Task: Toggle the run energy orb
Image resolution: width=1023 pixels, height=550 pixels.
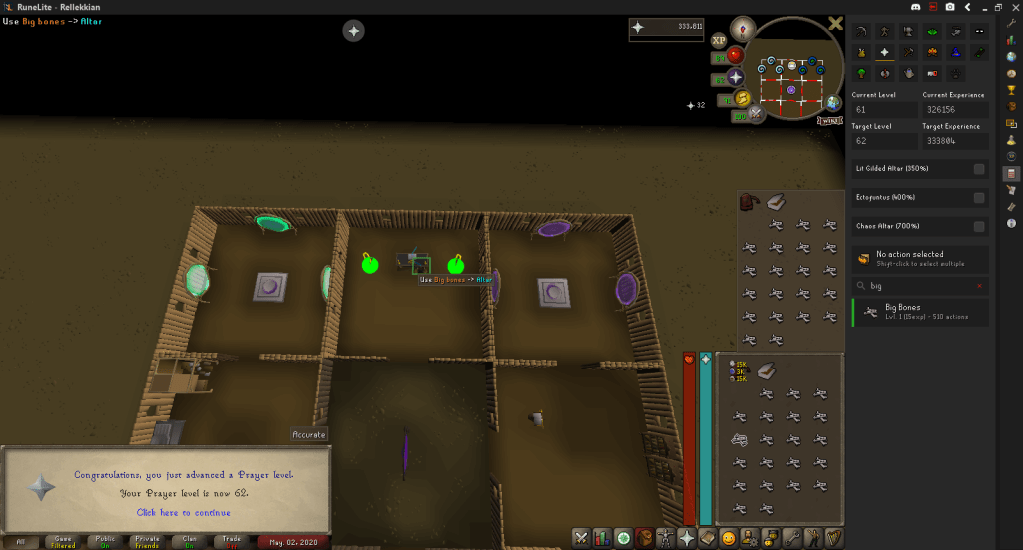Action: [x=743, y=98]
